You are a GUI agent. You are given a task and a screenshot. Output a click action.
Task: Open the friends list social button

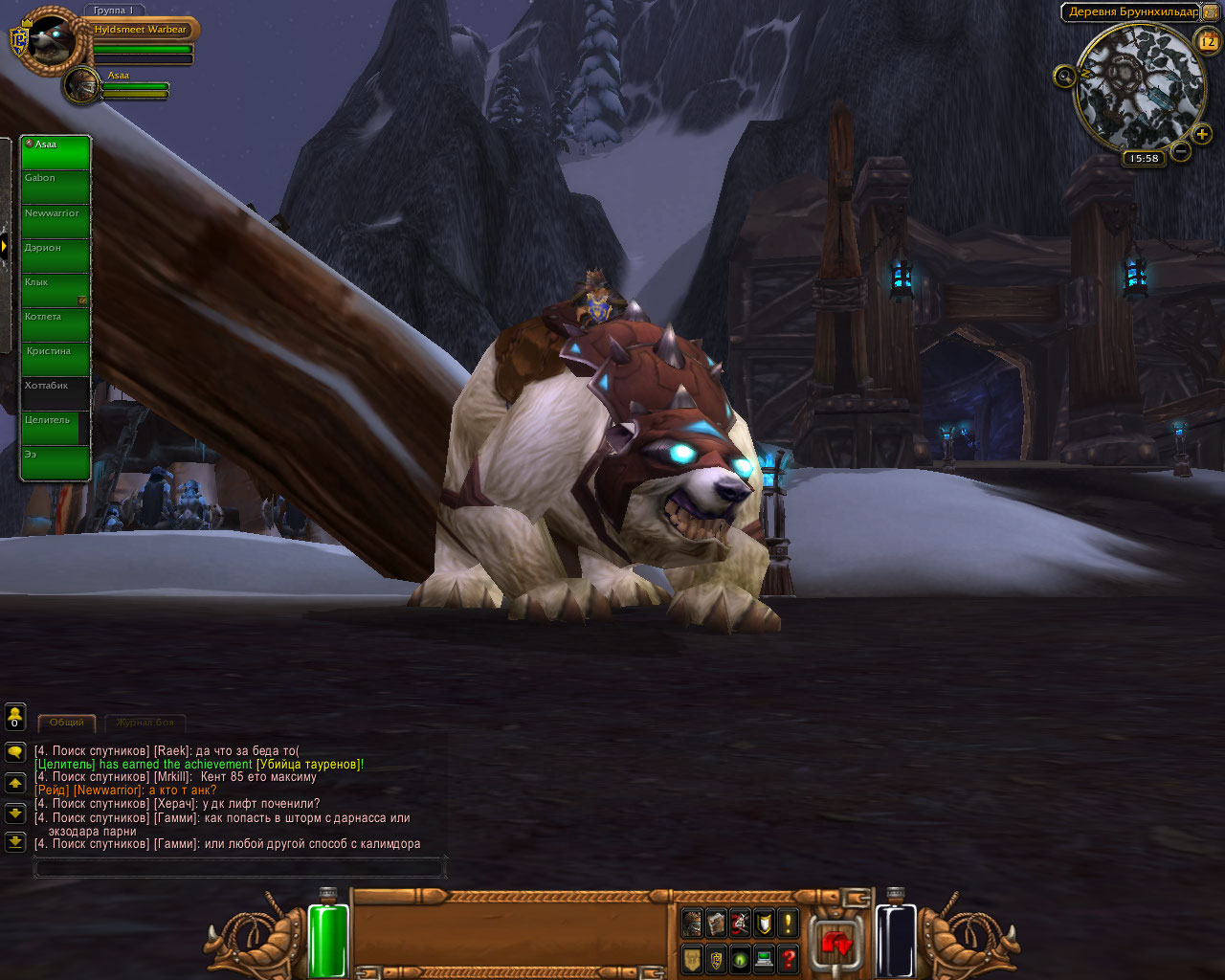(15, 717)
